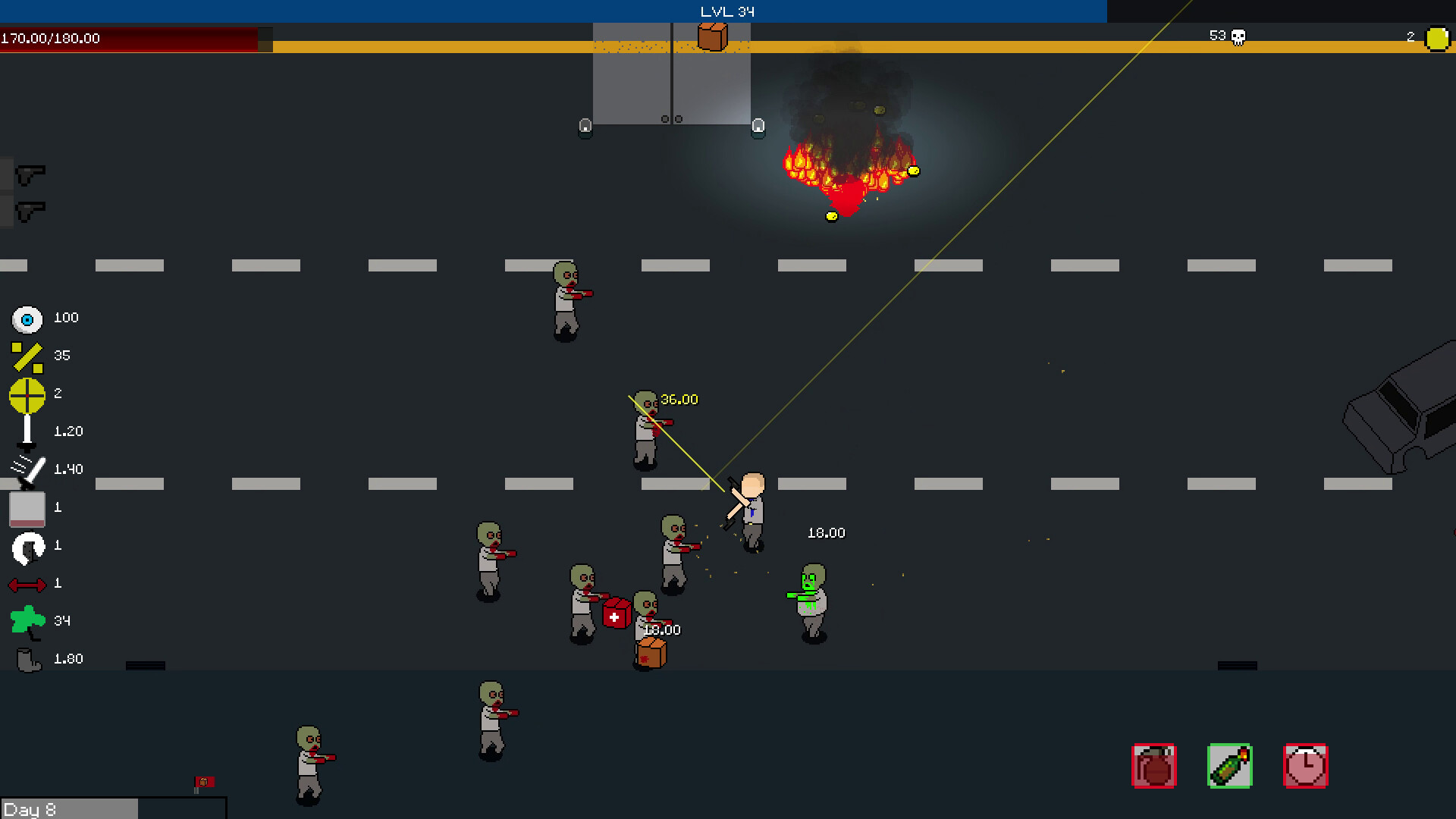
Task: Click the eye accuracy stat icon
Action: (x=27, y=318)
